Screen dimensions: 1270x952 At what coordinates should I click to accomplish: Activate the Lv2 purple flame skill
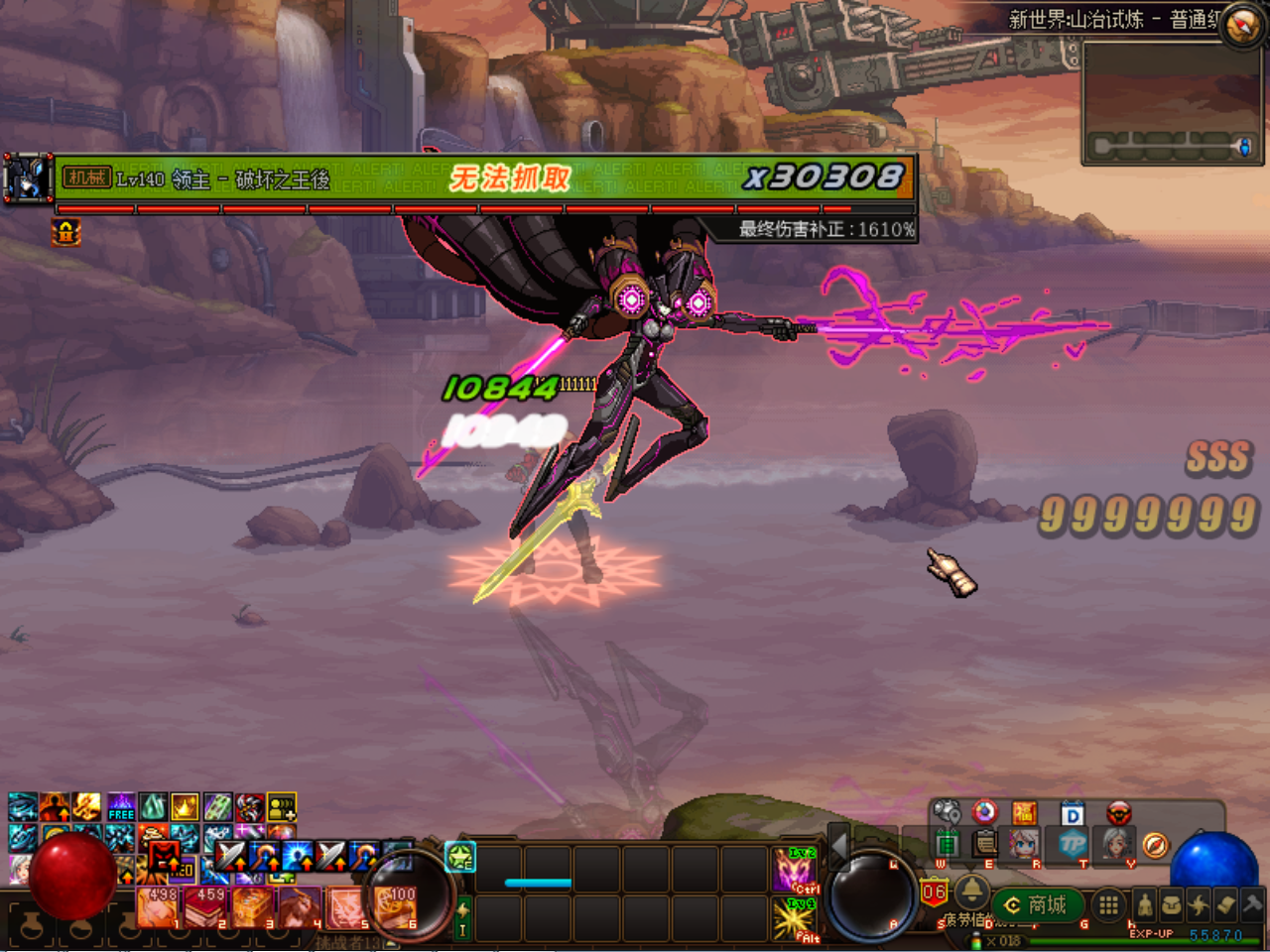click(x=795, y=870)
